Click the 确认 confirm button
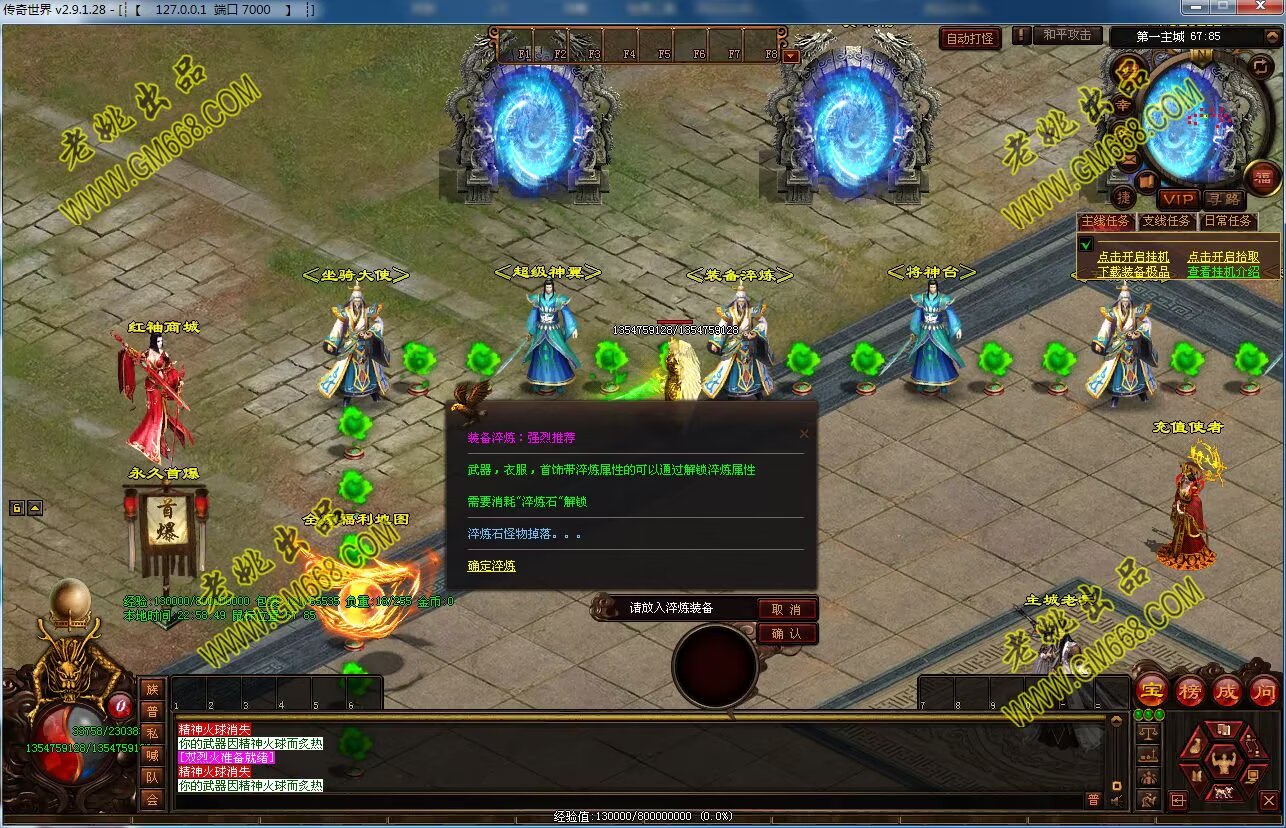Screen dimensions: 1286x828 point(787,633)
